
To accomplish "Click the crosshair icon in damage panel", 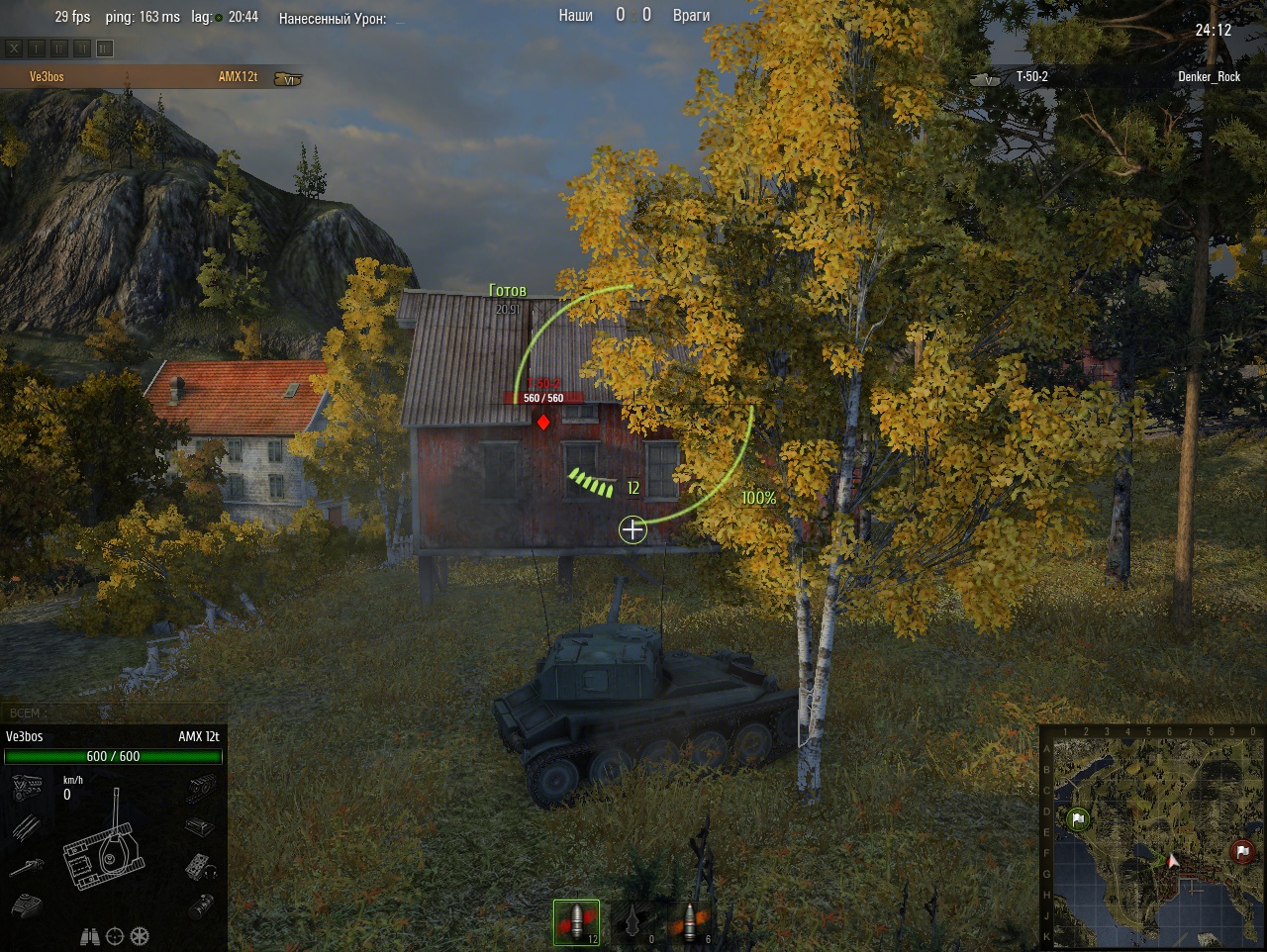I will point(115,935).
